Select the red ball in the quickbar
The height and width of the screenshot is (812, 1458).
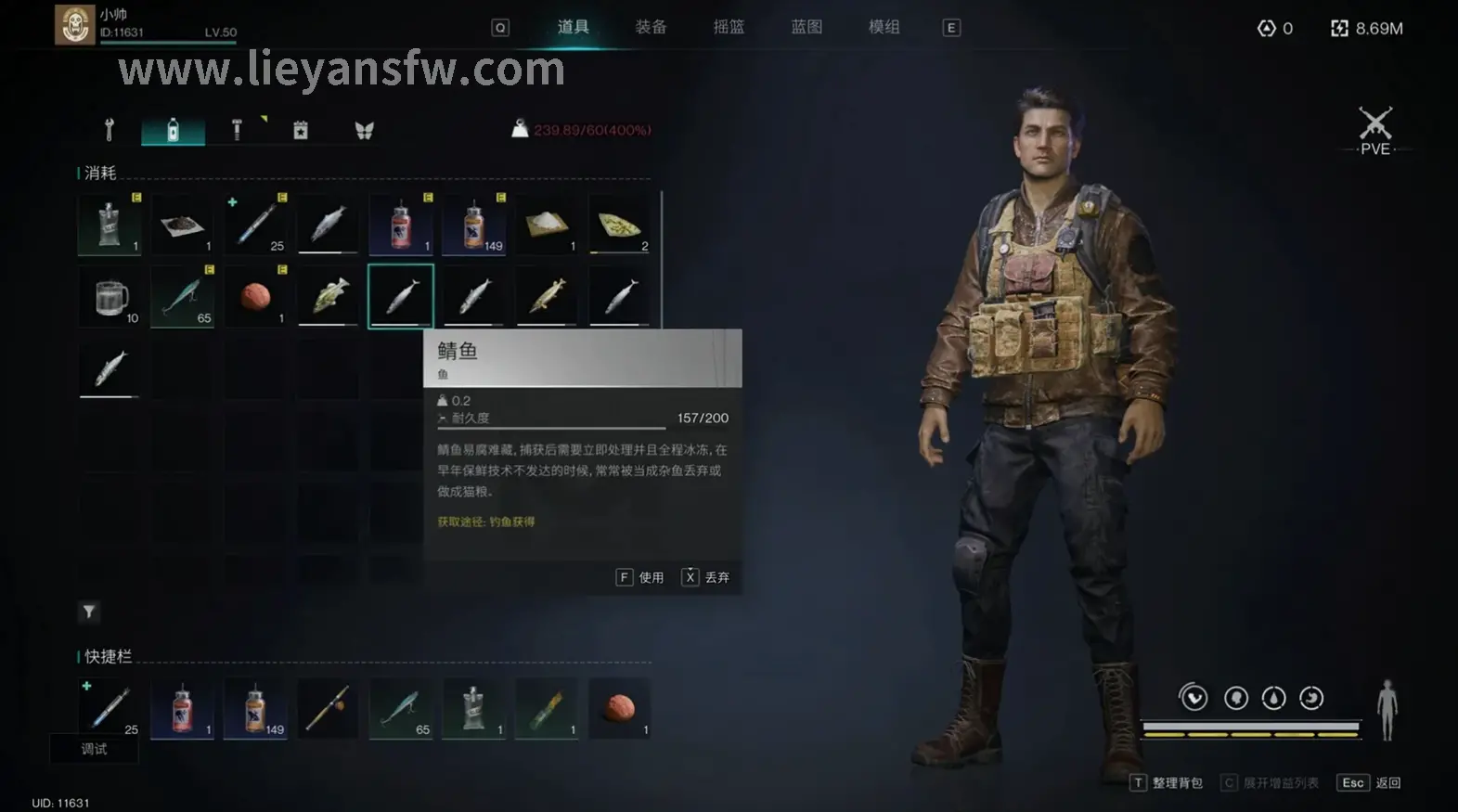(x=619, y=709)
